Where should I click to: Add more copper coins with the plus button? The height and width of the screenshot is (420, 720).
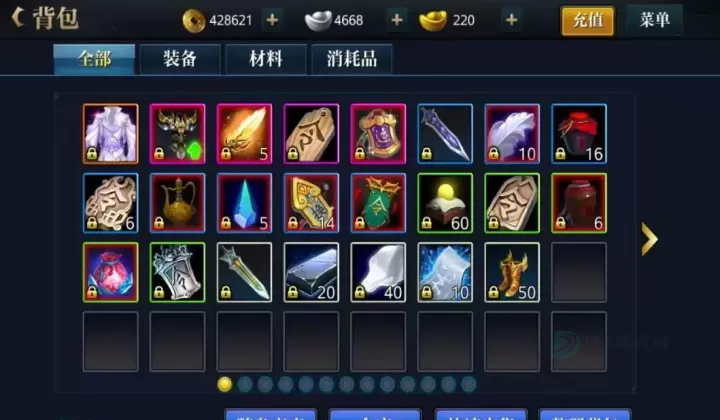coord(273,20)
